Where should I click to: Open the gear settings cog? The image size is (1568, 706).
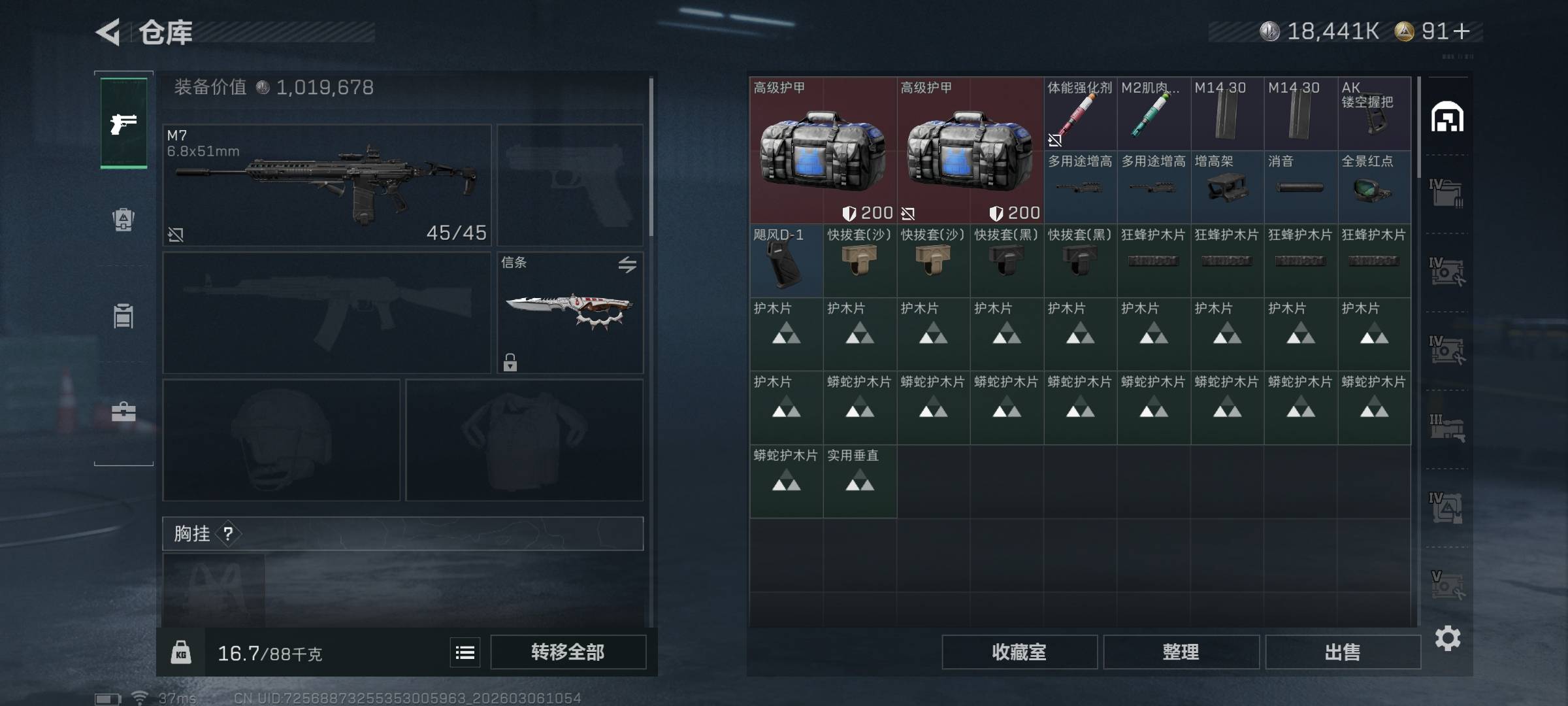[x=1447, y=638]
